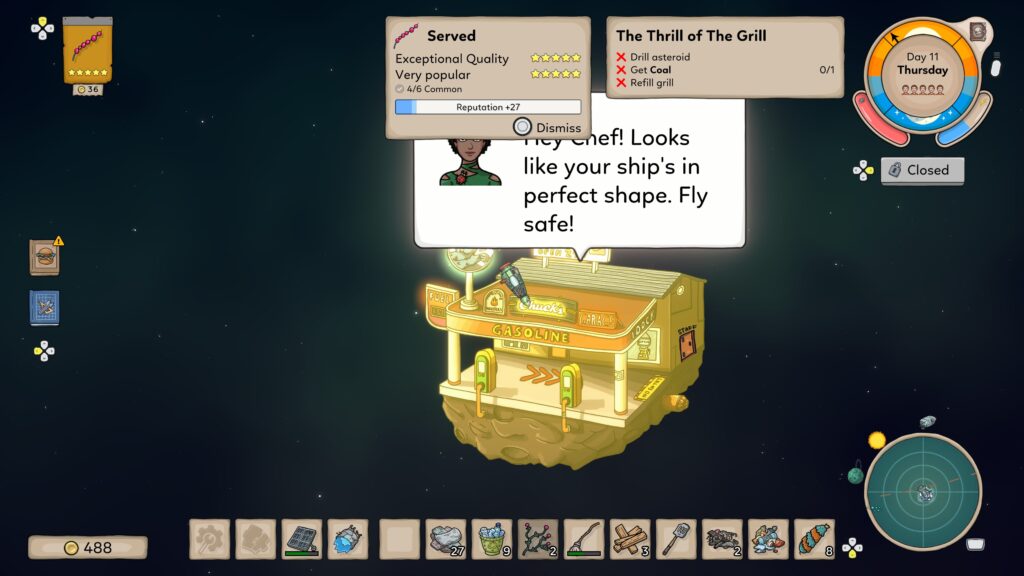
Task: Select the solar panel hotbar slot
Action: point(301,539)
